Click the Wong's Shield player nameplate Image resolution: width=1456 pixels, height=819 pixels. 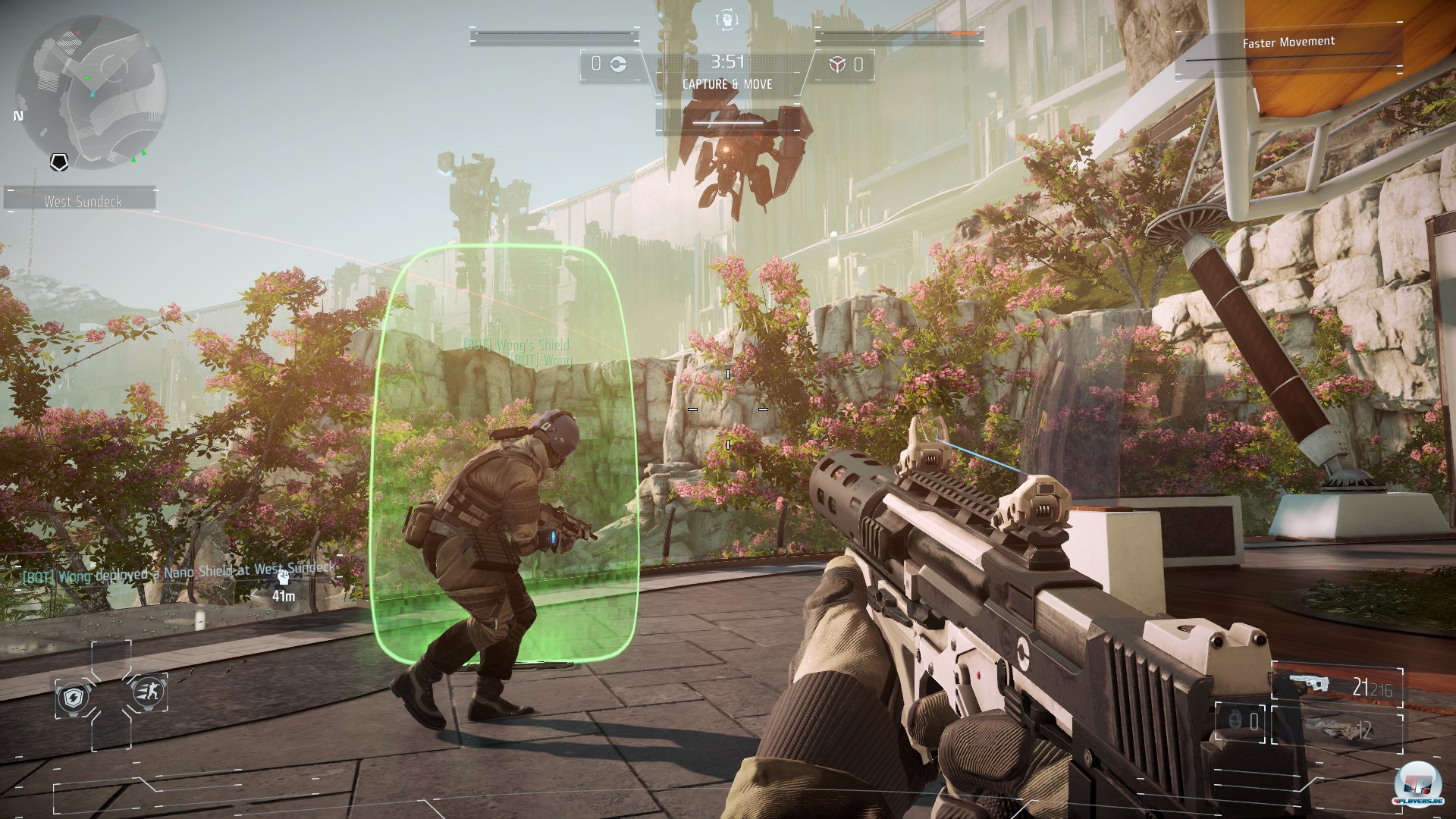tap(514, 343)
